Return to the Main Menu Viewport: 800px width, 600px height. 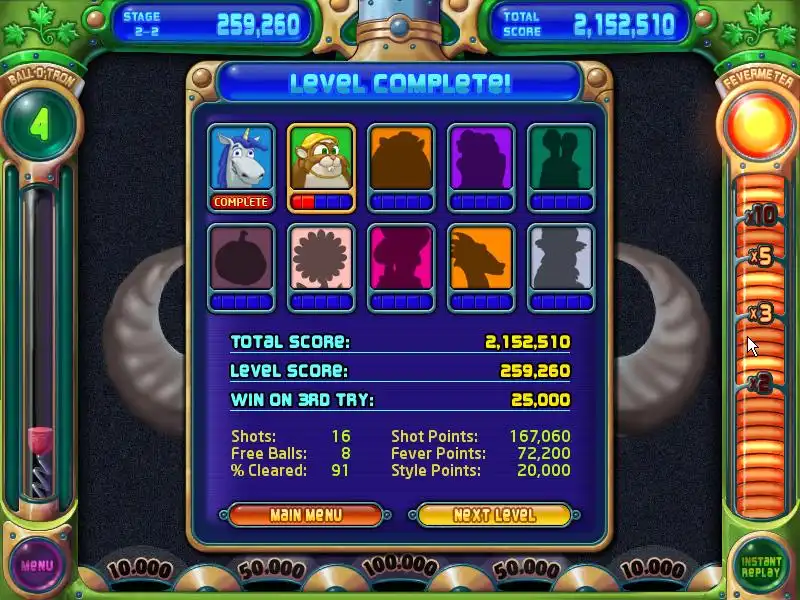point(306,515)
